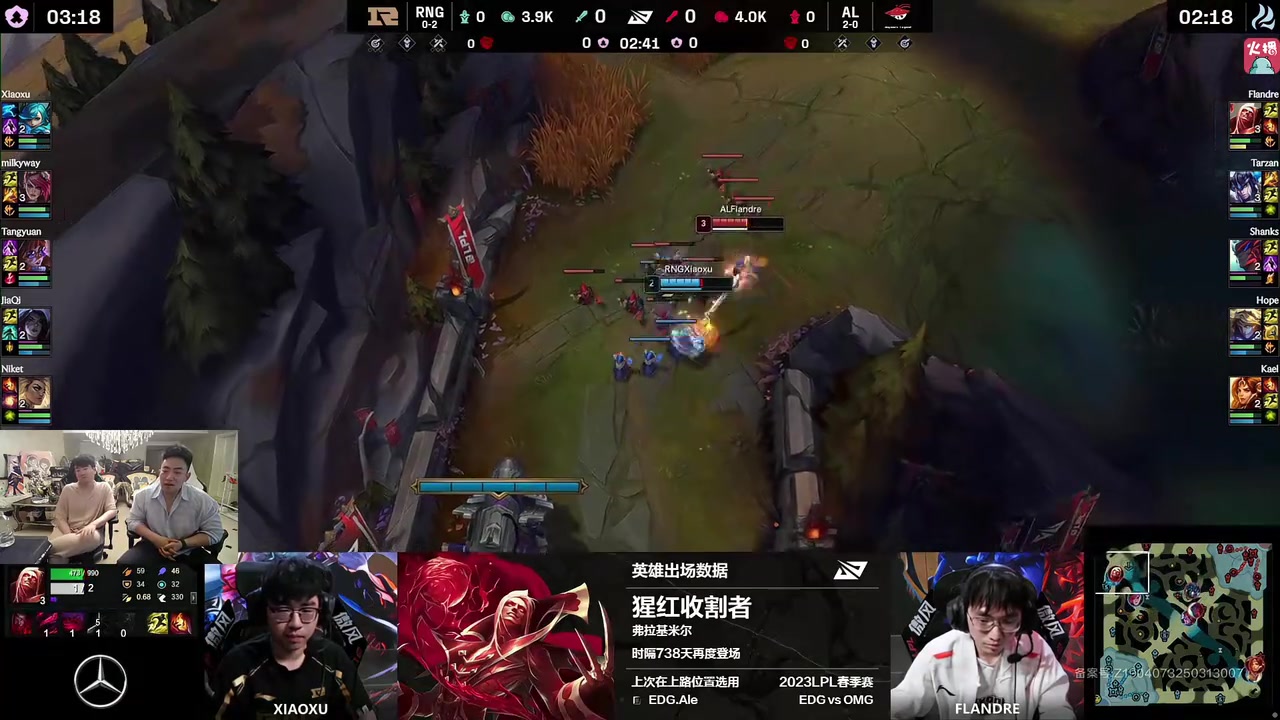This screenshot has width=1280, height=720.
Task: Click the Huya flame logo in top right
Action: click(1262, 14)
